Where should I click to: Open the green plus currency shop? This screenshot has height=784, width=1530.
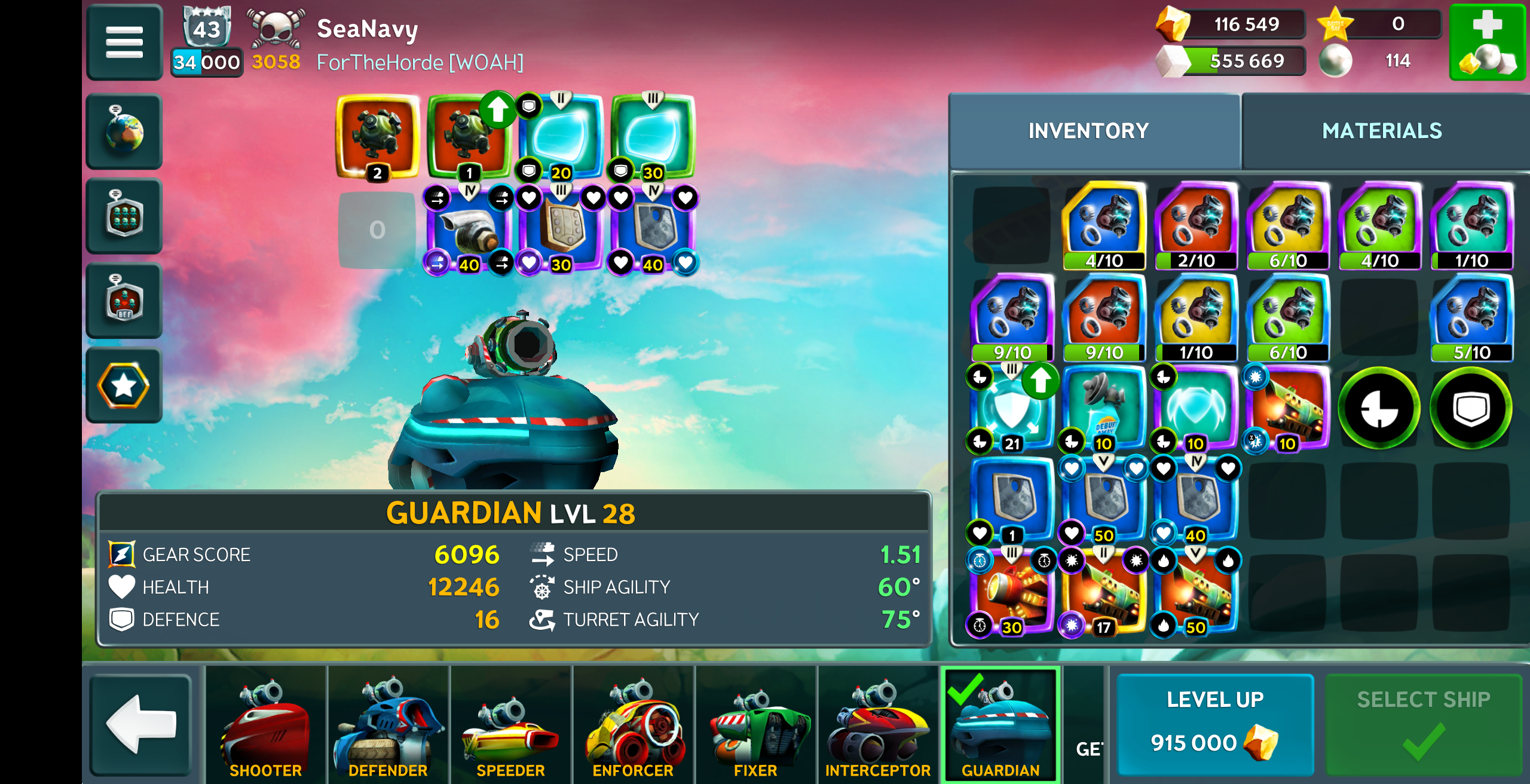(1487, 42)
